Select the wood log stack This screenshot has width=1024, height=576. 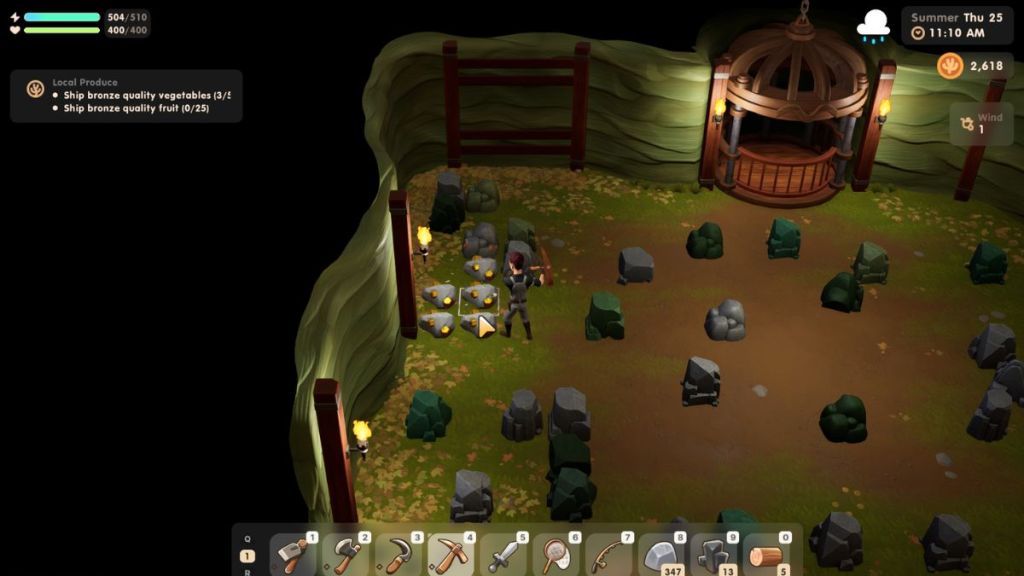767,554
